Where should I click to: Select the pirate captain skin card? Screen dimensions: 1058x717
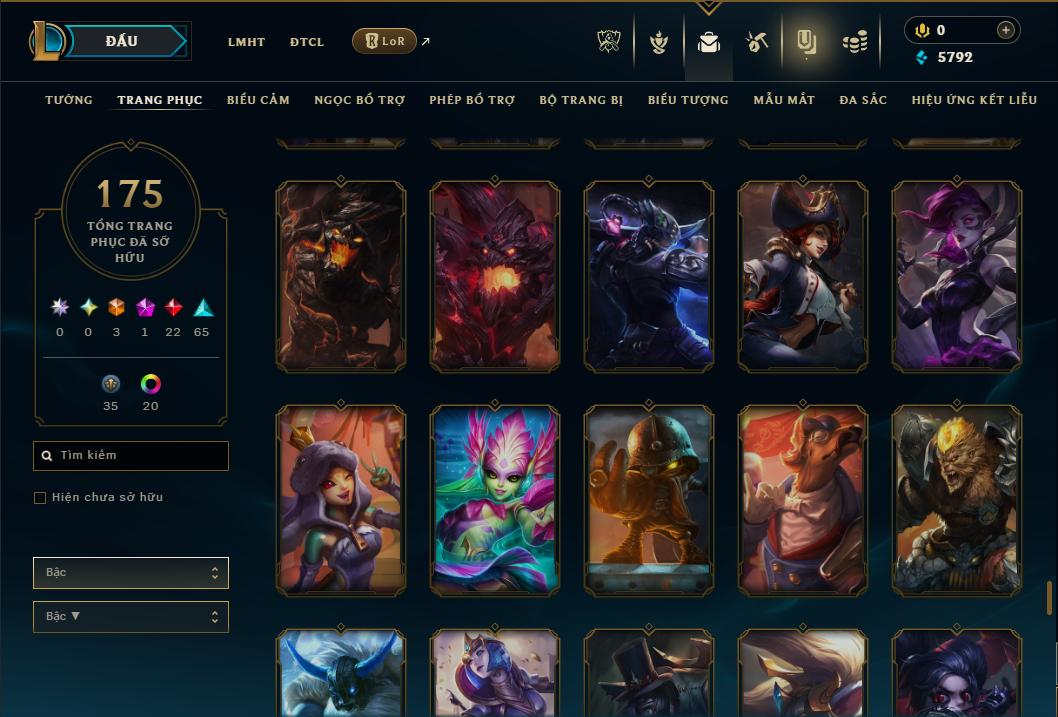pos(803,276)
